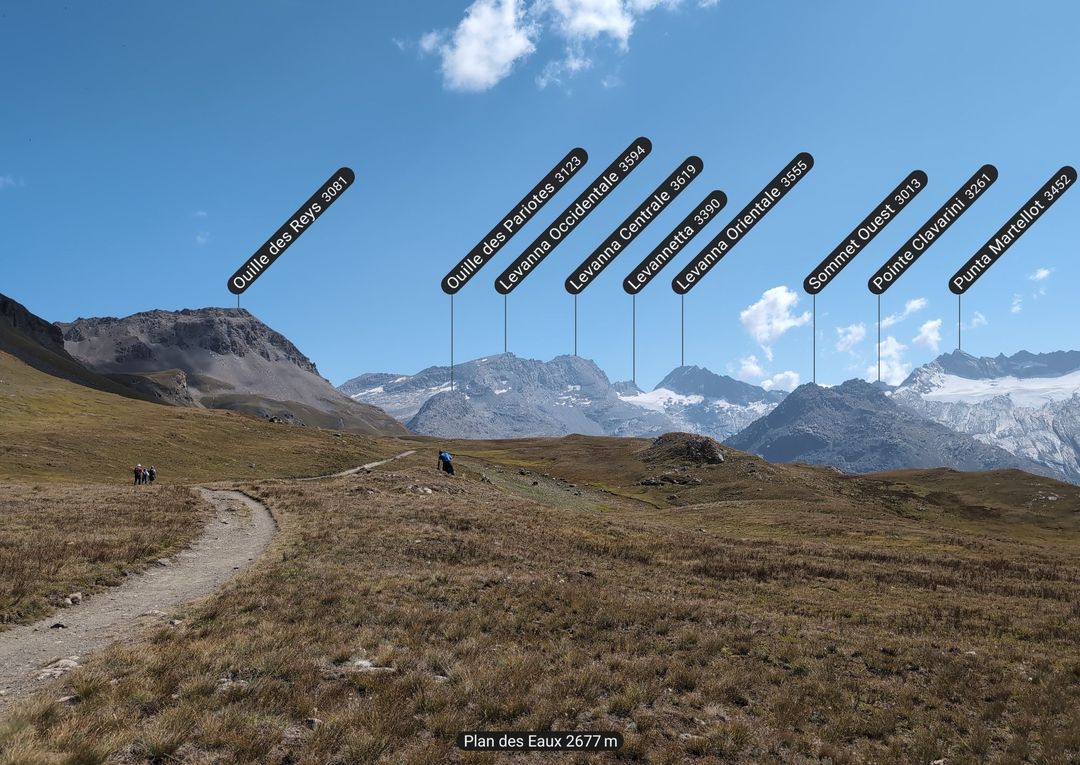Image resolution: width=1080 pixels, height=765 pixels.
Task: Click the Levanna Centrale 3619 label
Action: (x=634, y=225)
